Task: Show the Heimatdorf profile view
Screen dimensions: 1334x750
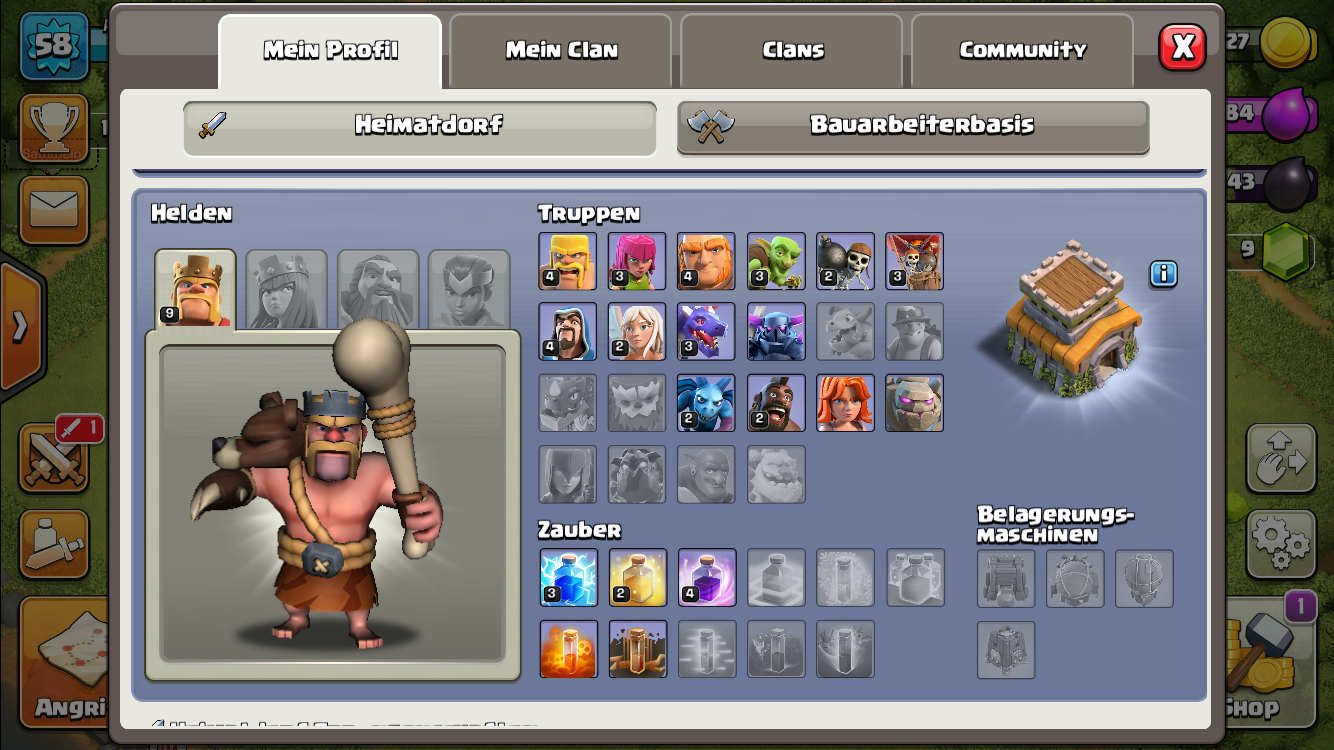Action: coord(420,126)
